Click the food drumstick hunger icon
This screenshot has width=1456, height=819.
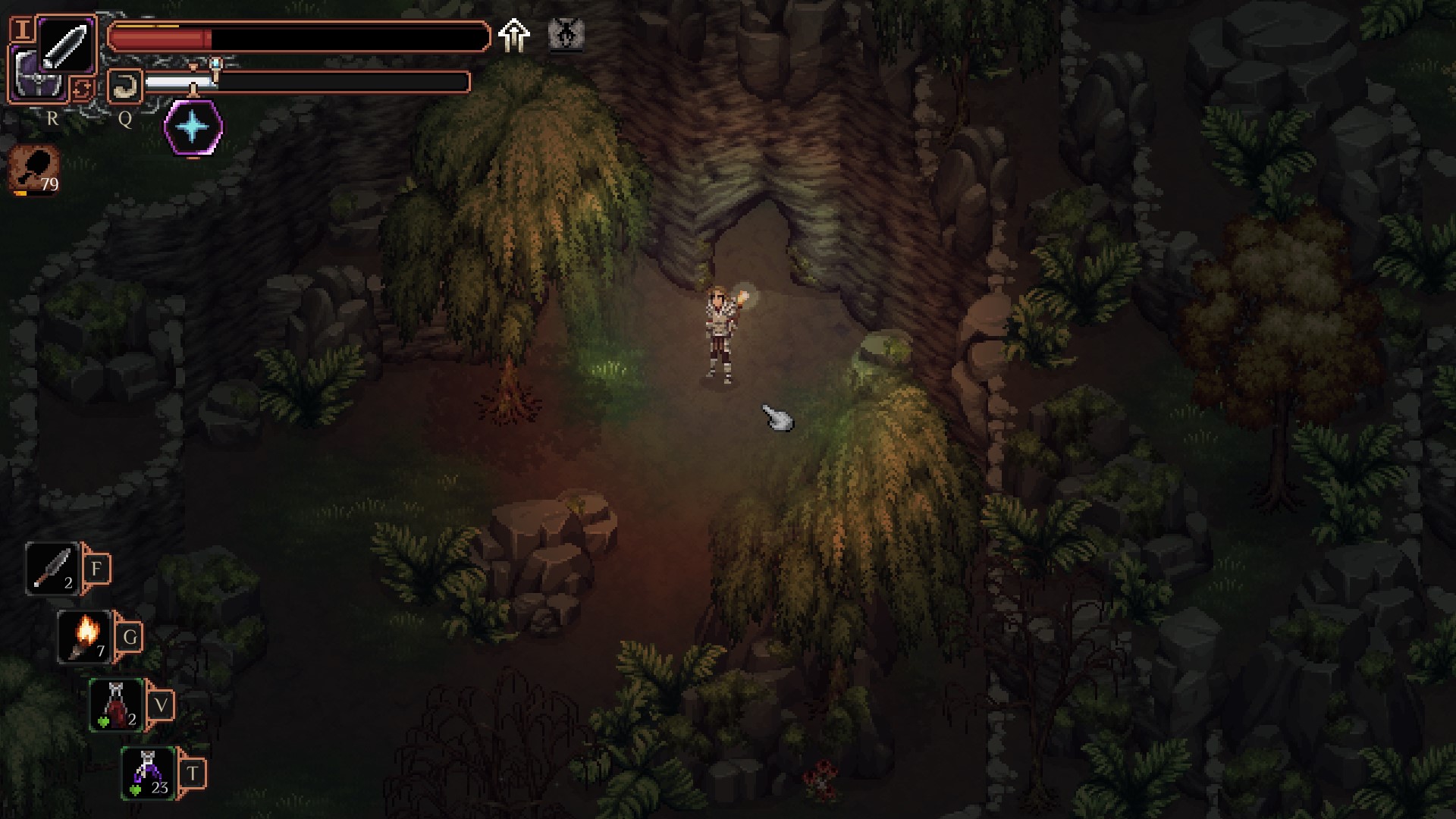tap(35, 170)
